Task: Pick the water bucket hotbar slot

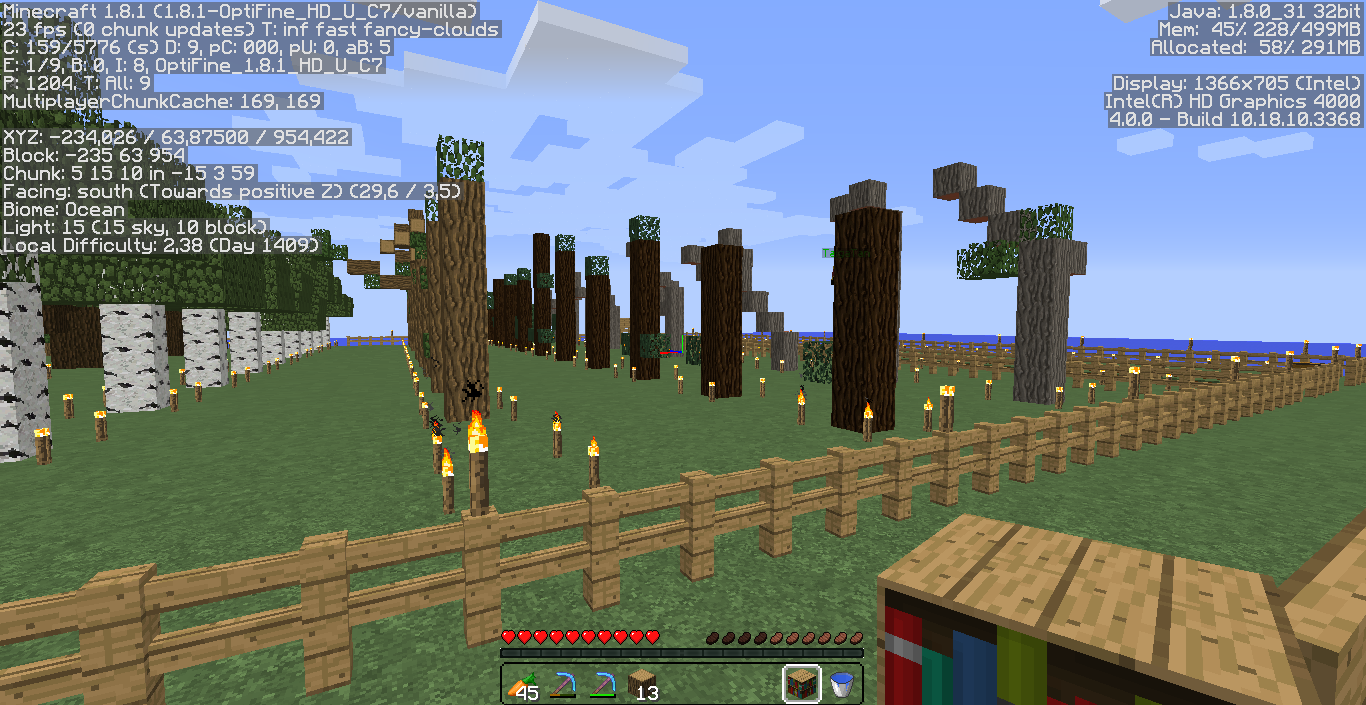Action: pyautogui.click(x=842, y=685)
